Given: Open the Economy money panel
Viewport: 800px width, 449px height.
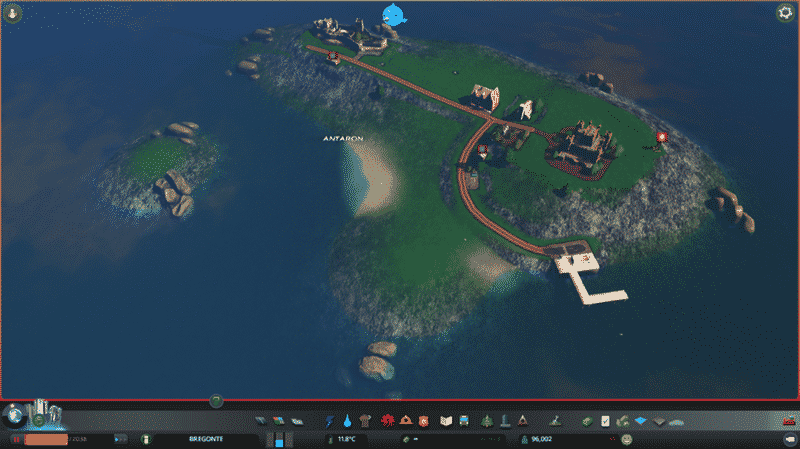Looking at the screenshot, I should pos(587,421).
